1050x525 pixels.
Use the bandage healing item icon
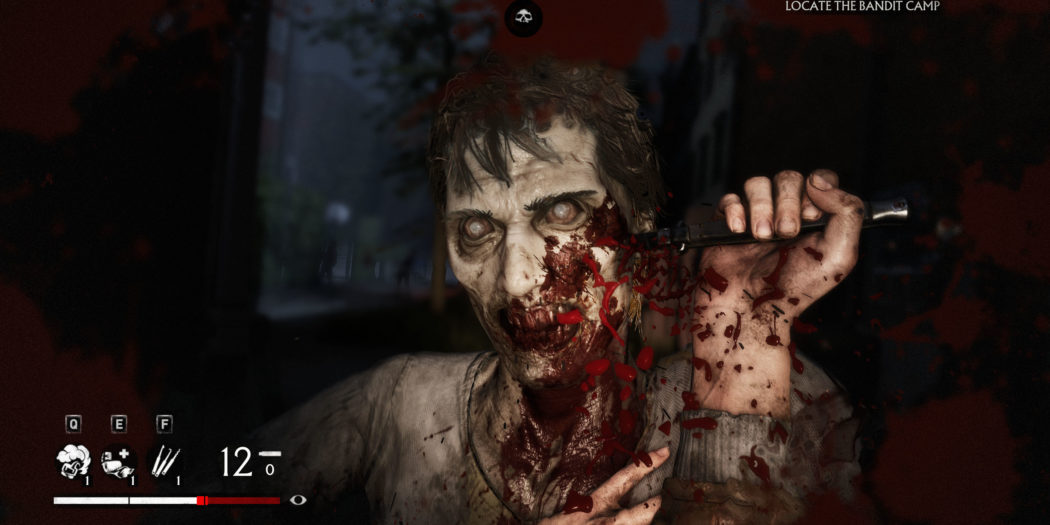(x=118, y=461)
